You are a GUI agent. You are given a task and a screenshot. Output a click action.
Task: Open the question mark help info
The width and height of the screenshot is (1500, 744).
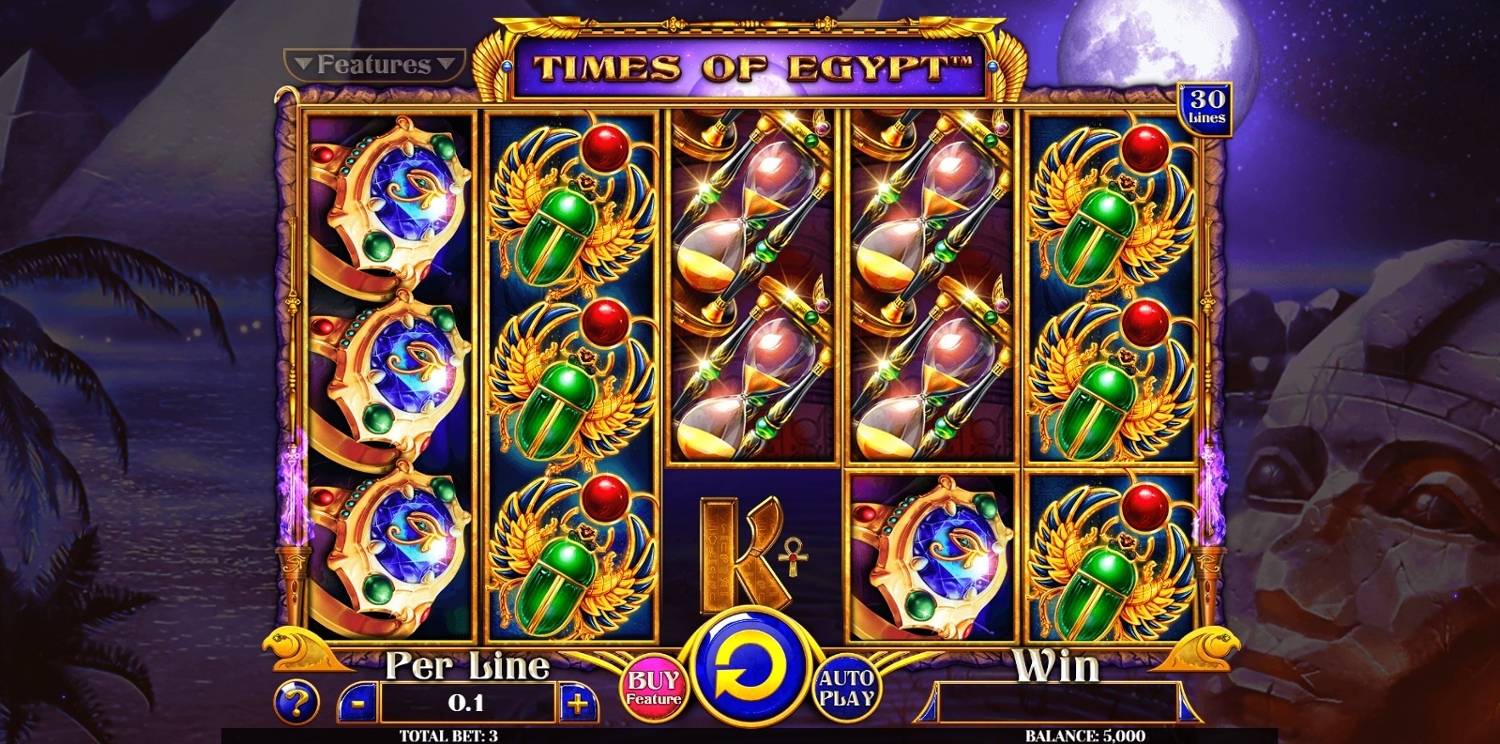(x=296, y=703)
